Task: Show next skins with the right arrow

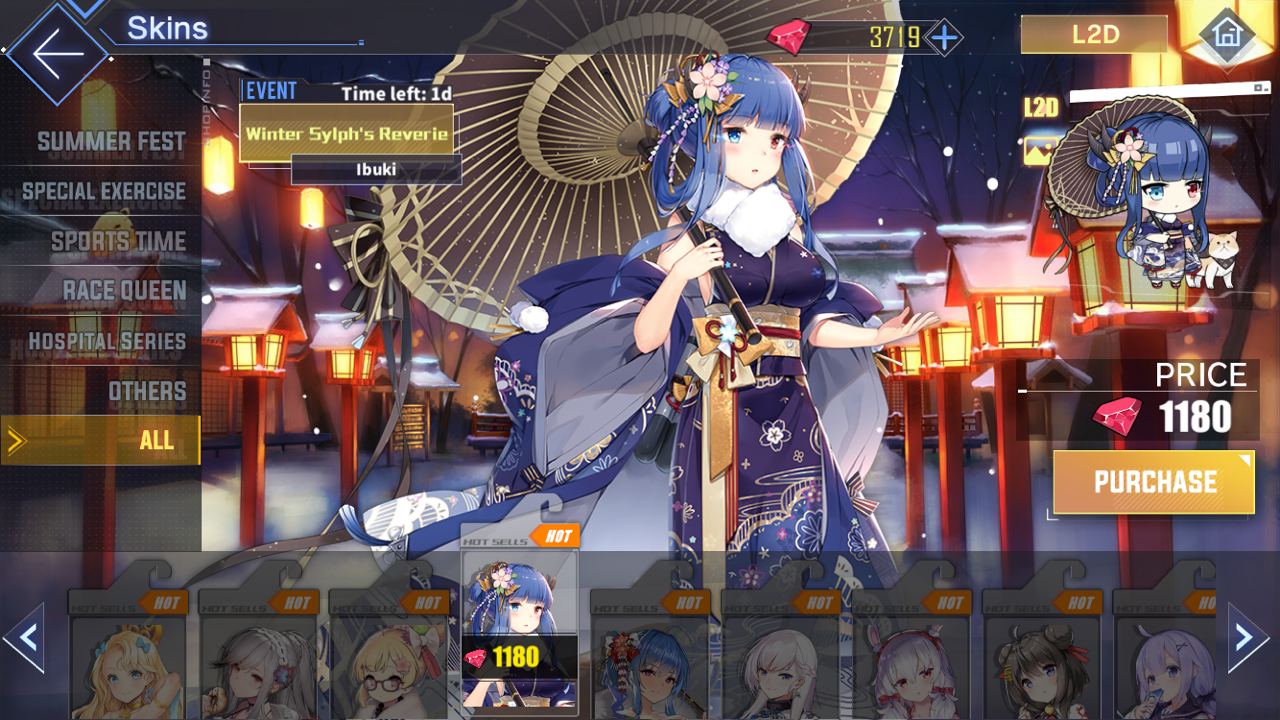Action: 1247,638
